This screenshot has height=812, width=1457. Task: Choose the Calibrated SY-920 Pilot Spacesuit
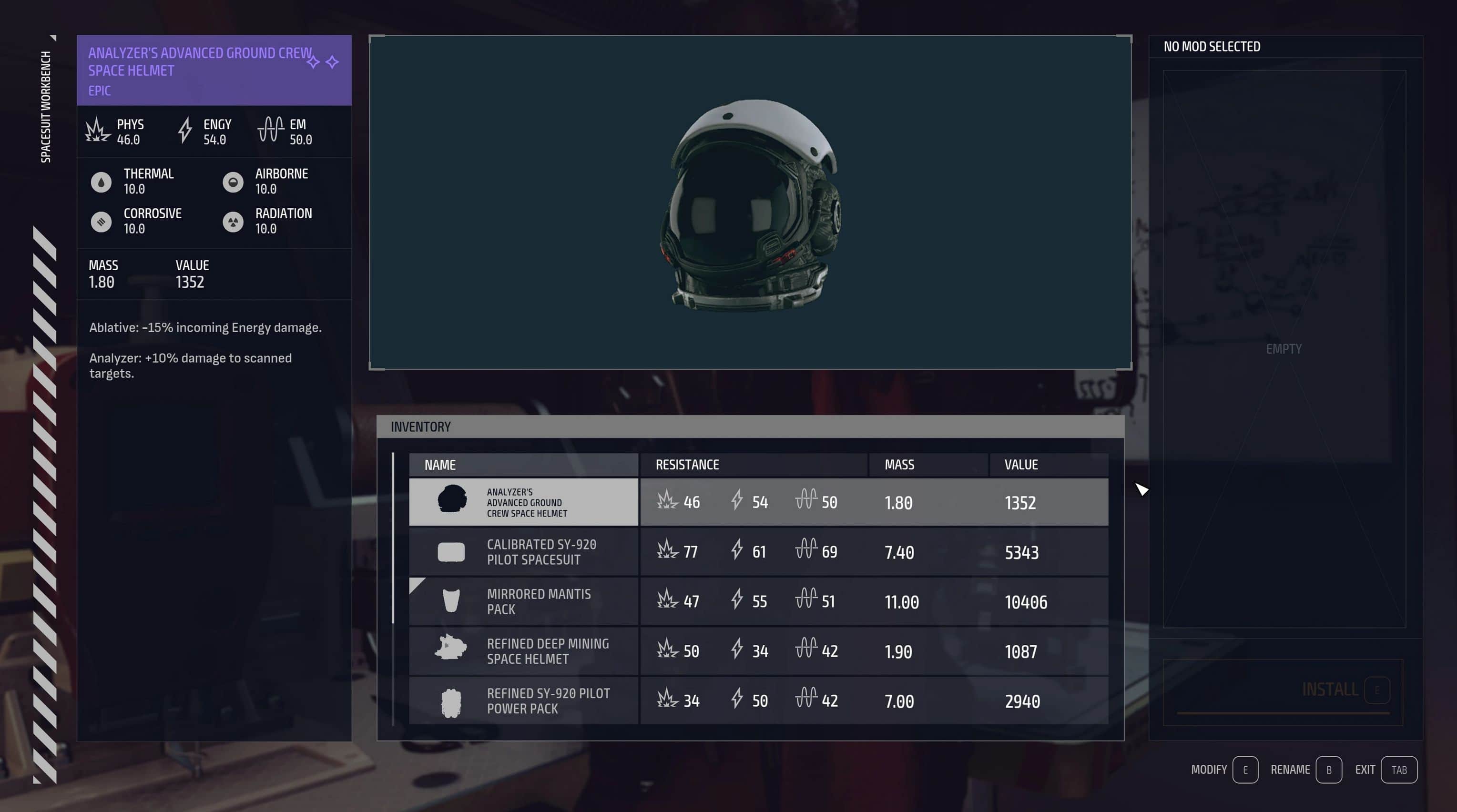758,552
